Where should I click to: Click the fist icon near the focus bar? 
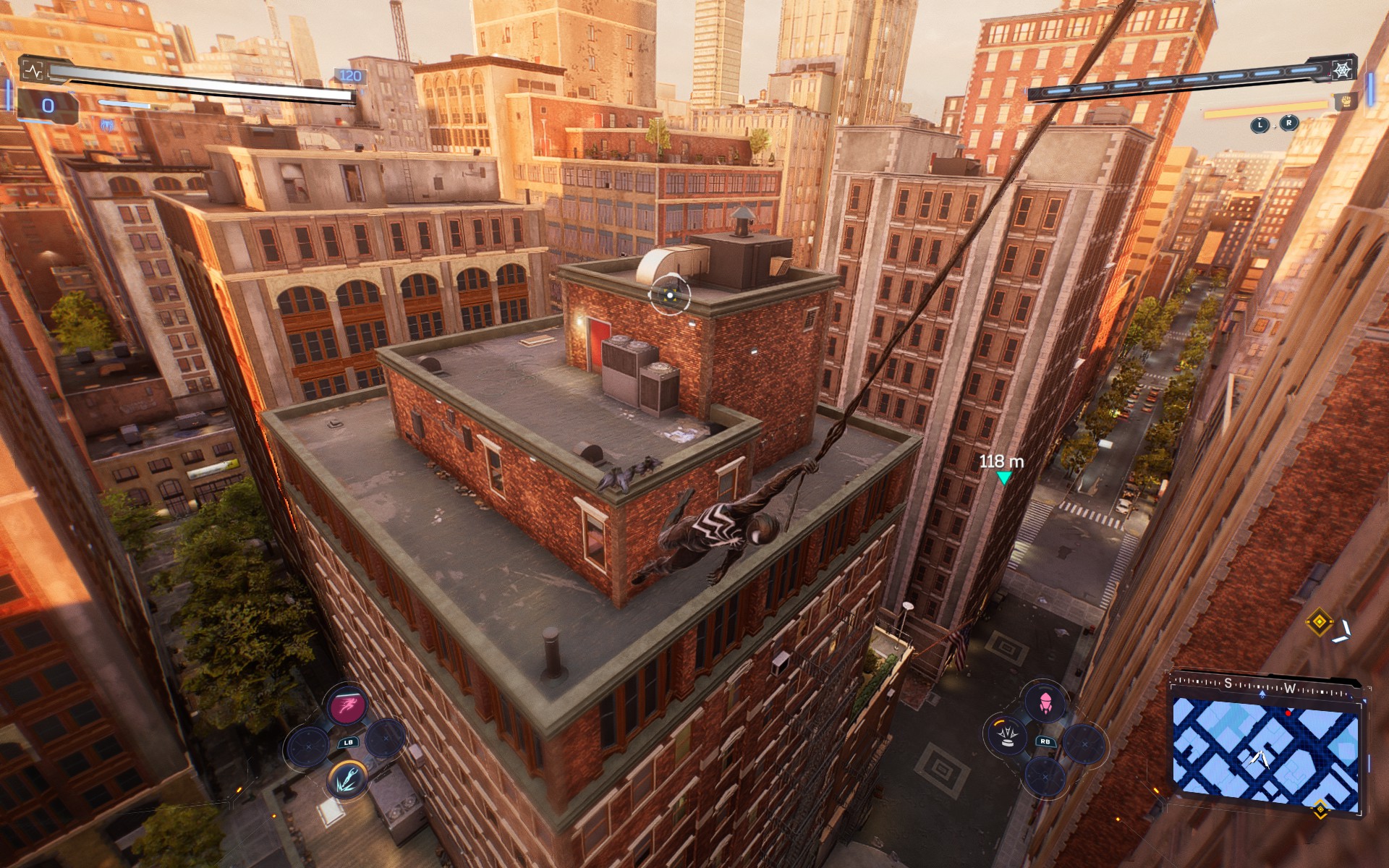coord(1347,102)
